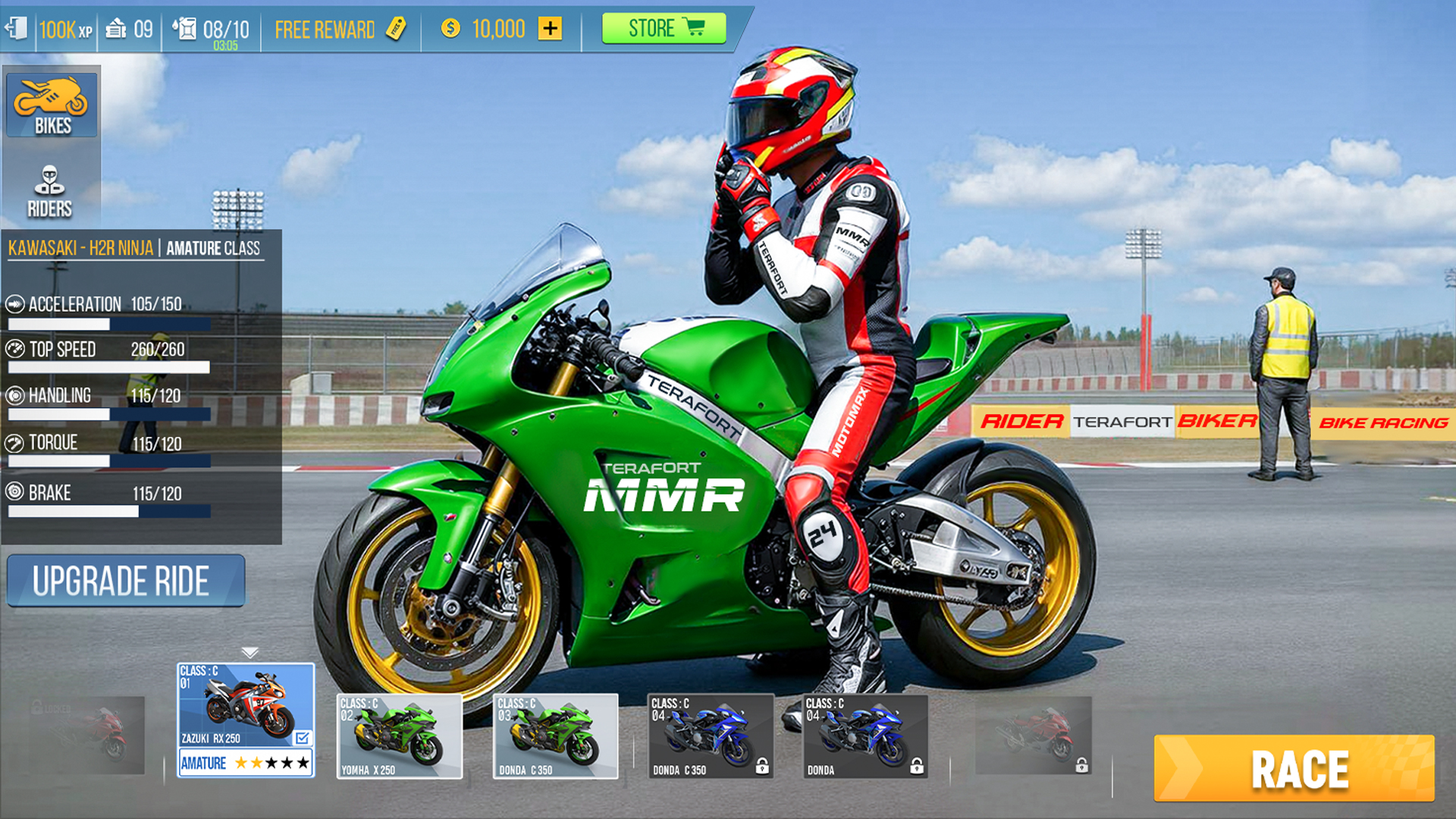Switch to the AMATURE CLASS tab

(x=212, y=248)
